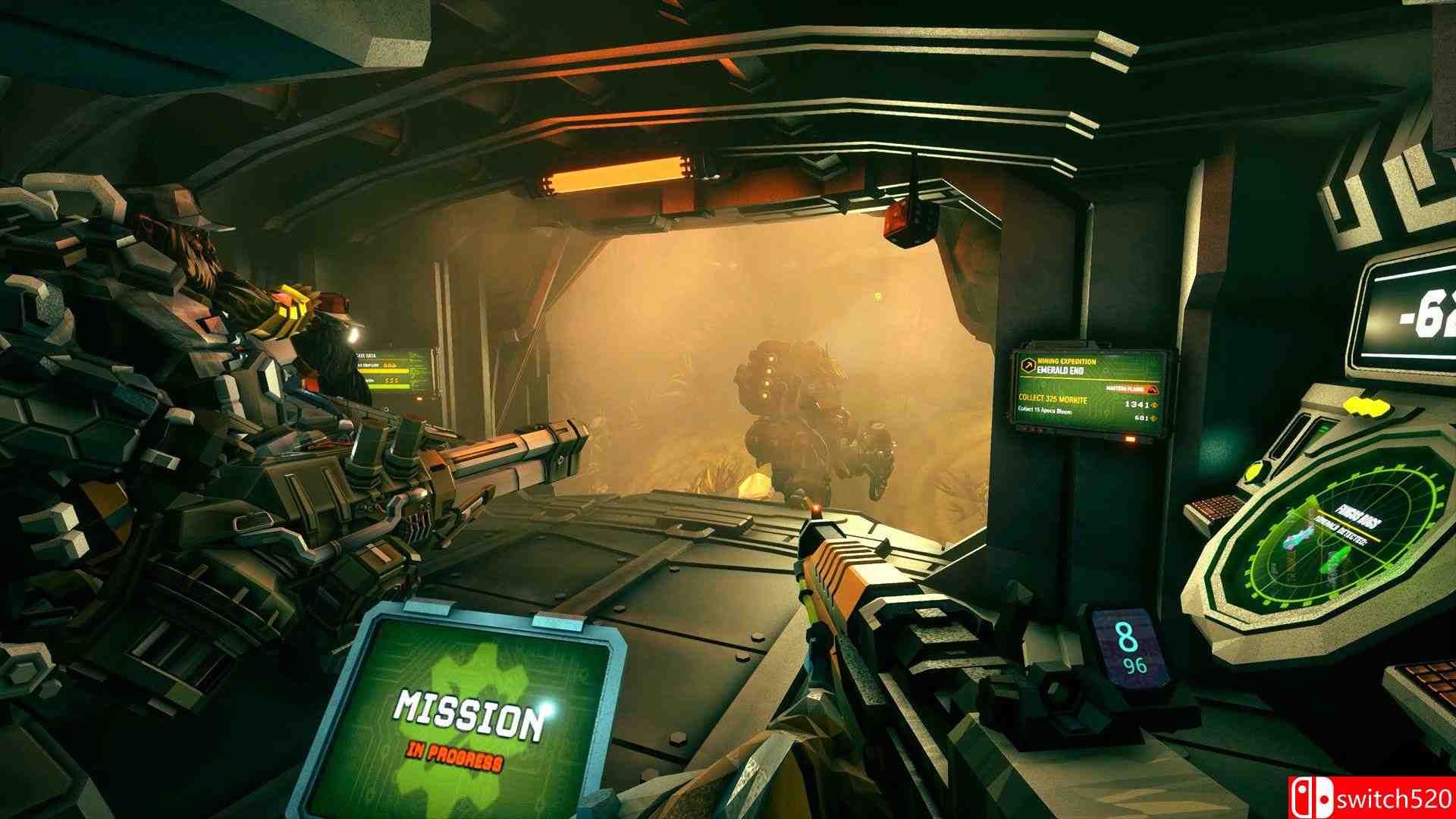Screen dimensions: 1456x819
Task: Select the Mining Expedition header tab
Action: point(1066,362)
